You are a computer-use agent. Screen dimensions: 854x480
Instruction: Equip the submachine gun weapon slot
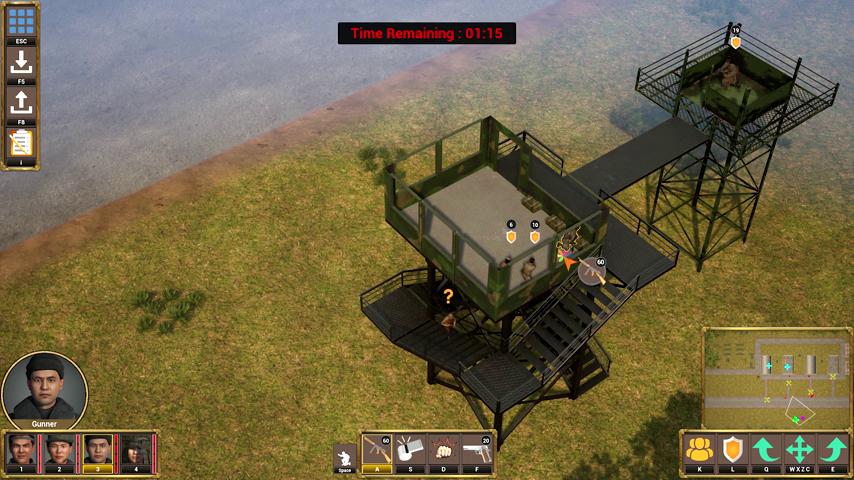tap(377, 450)
